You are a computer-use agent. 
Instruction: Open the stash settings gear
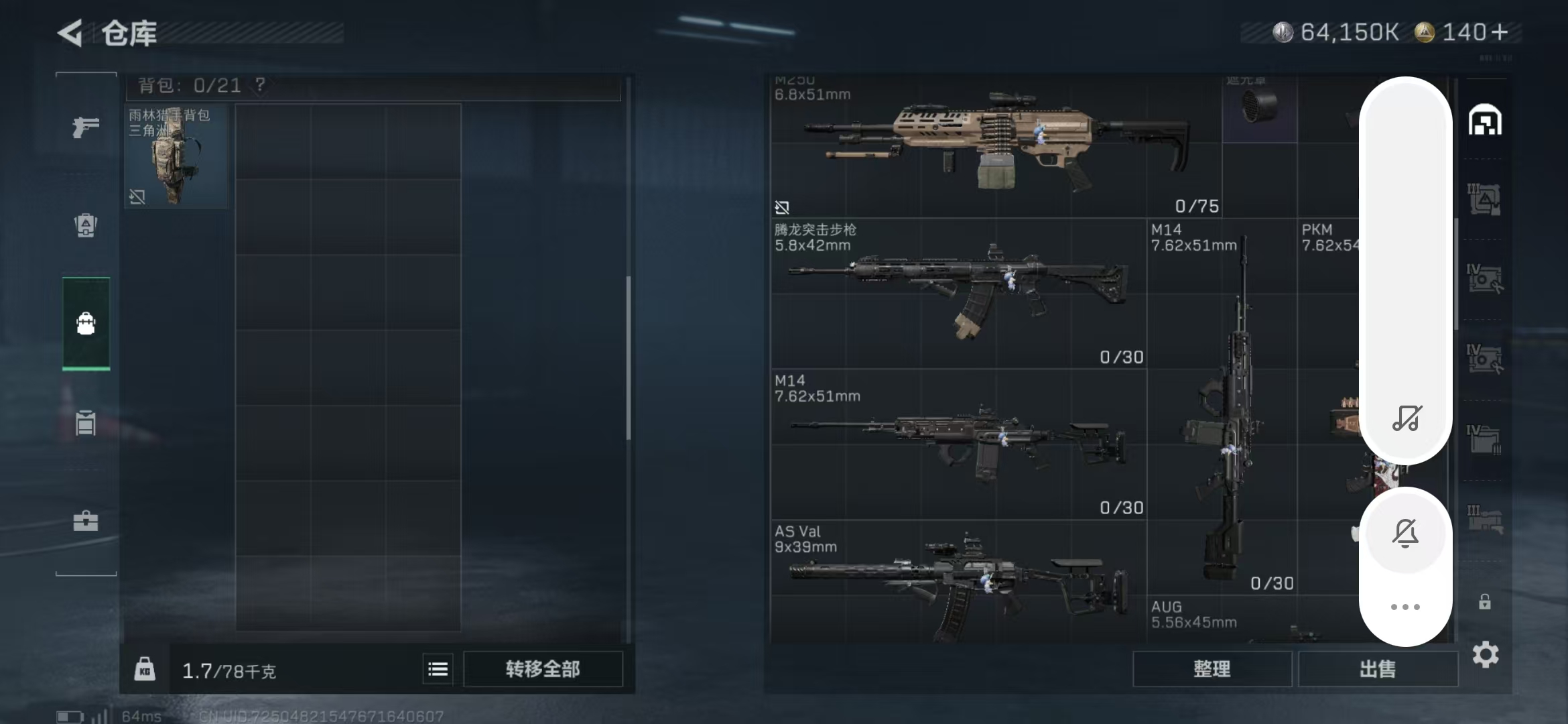pyautogui.click(x=1486, y=654)
